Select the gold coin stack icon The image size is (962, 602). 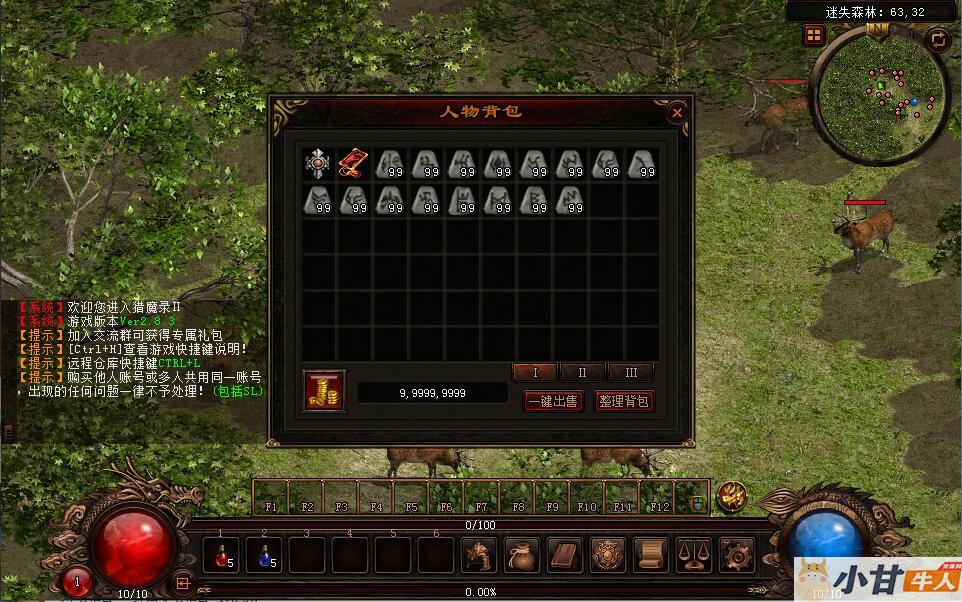[324, 390]
